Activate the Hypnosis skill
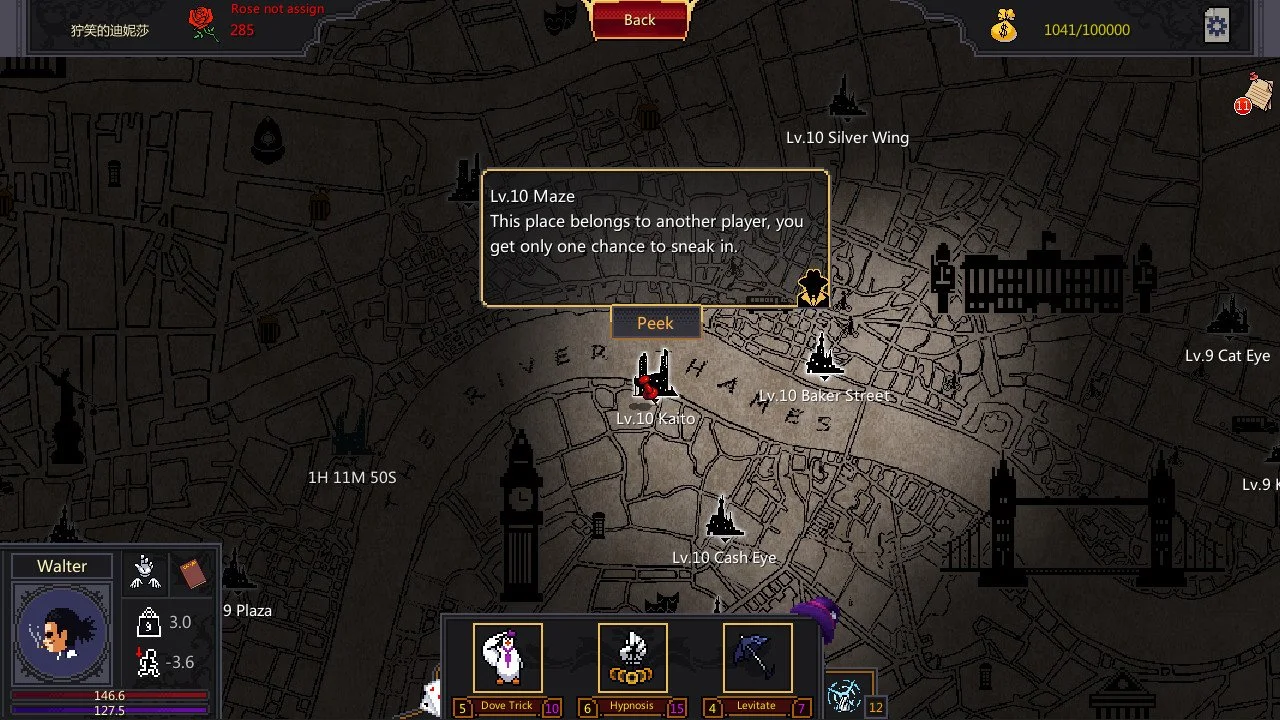1280x720 pixels. 632,658
